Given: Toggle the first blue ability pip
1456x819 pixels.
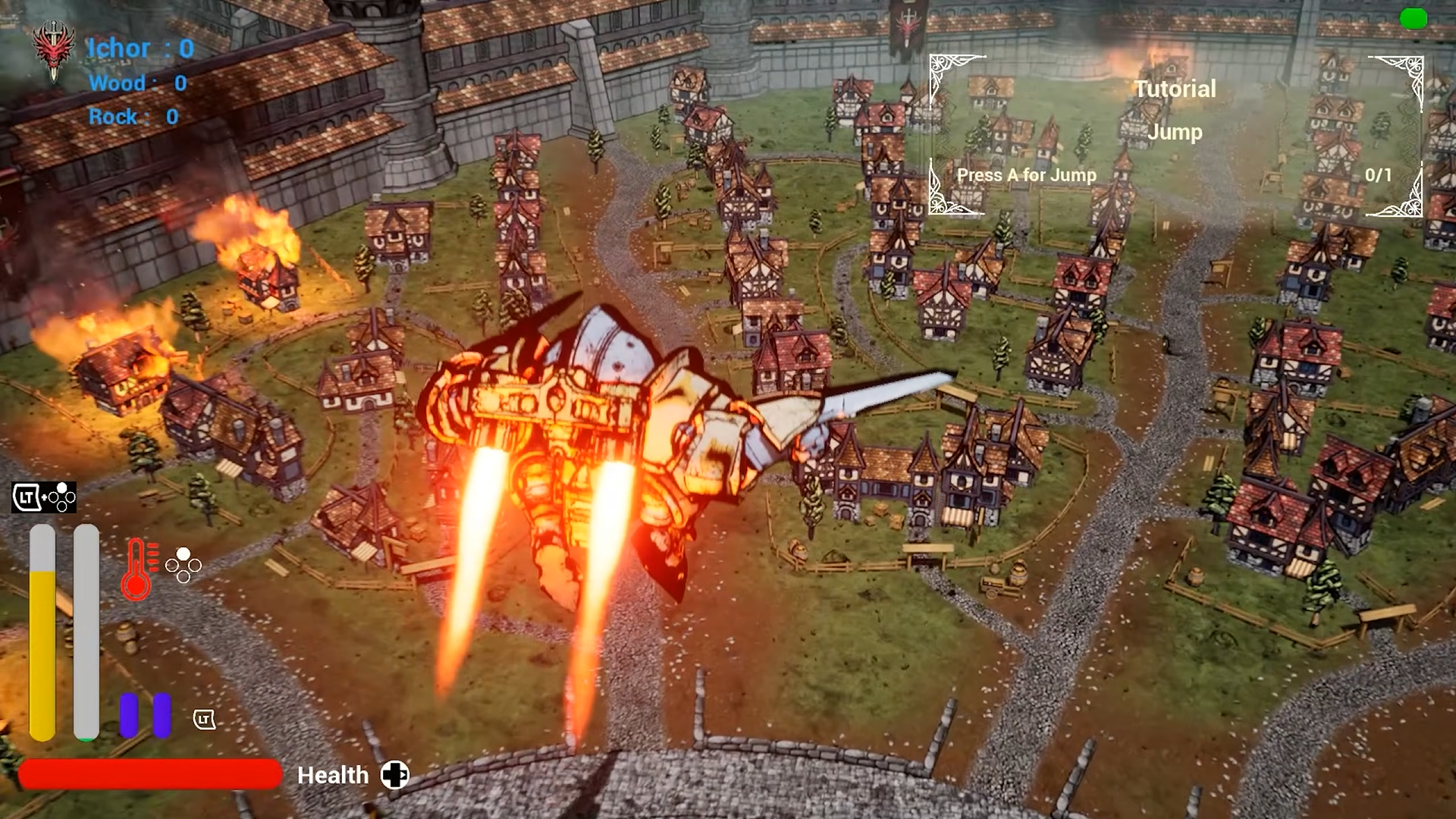Looking at the screenshot, I should click(128, 716).
